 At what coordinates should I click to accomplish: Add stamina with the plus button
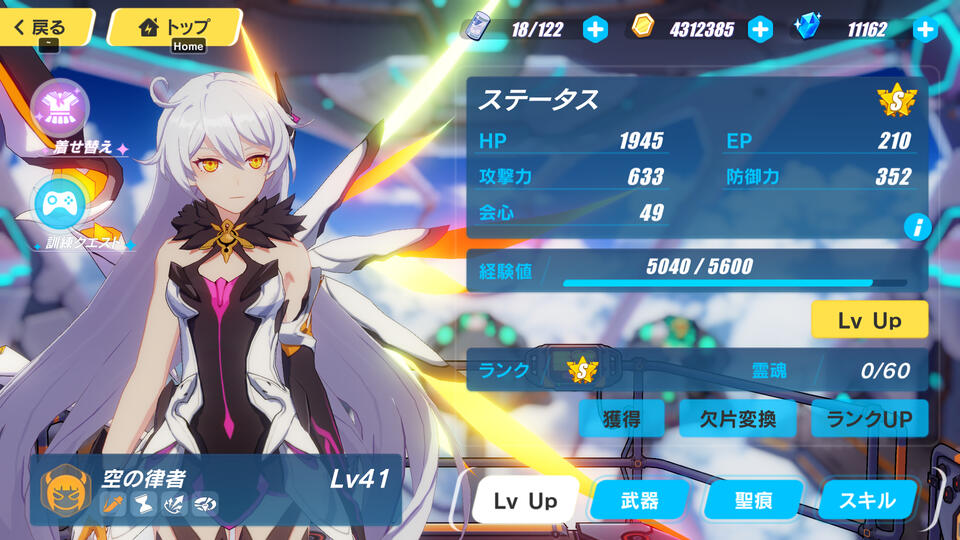[595, 29]
